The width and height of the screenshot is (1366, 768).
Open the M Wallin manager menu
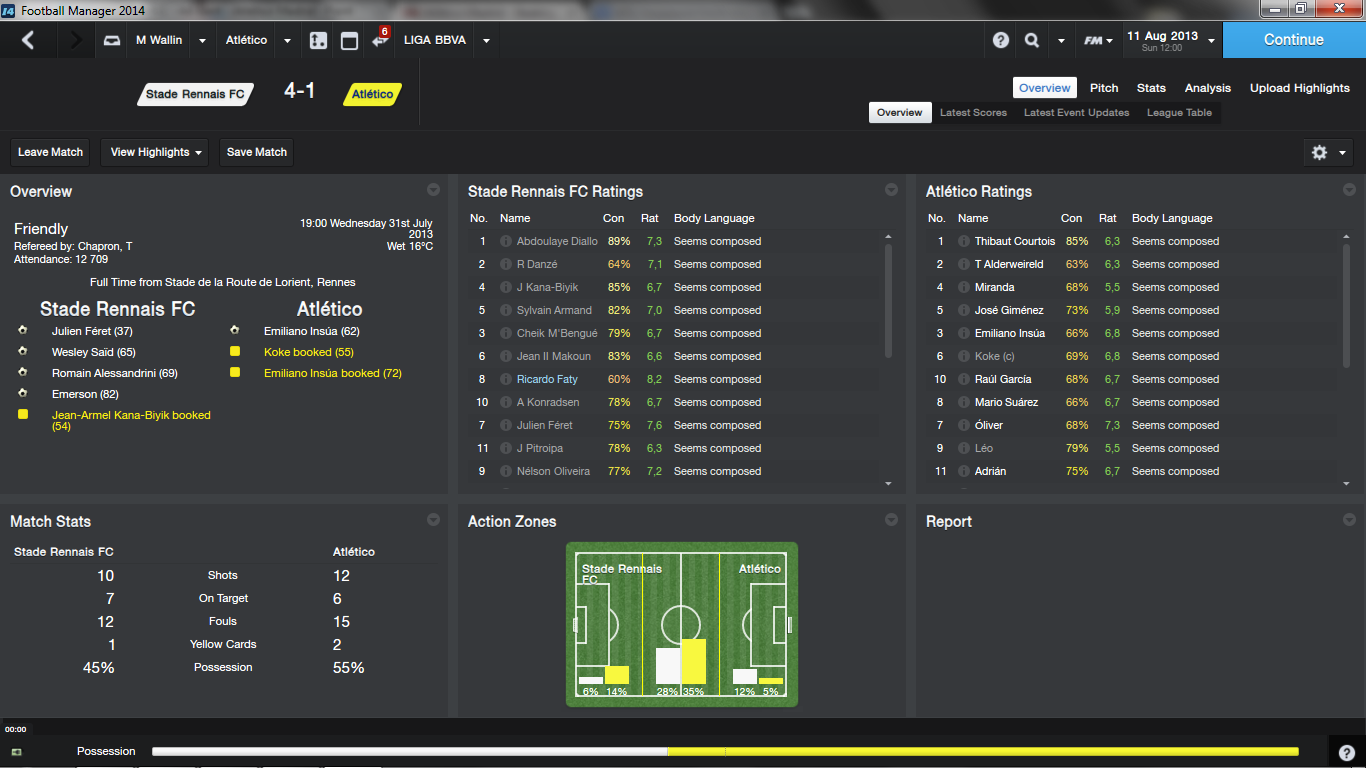point(159,40)
